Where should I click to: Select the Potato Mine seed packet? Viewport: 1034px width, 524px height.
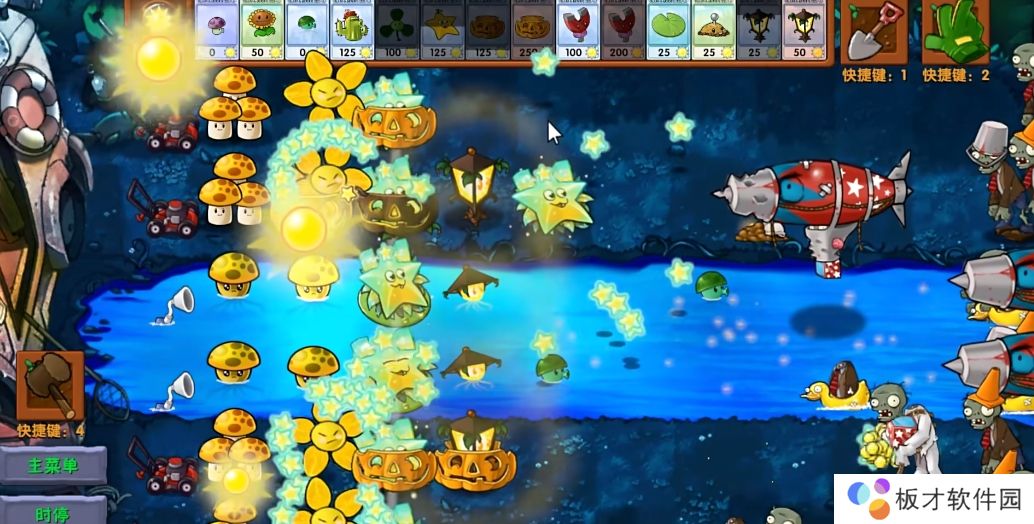[x=713, y=30]
